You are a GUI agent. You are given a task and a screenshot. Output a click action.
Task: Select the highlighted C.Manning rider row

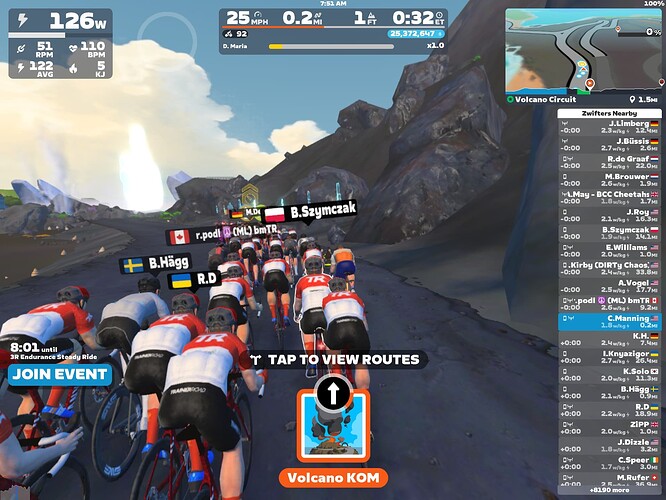click(x=610, y=321)
